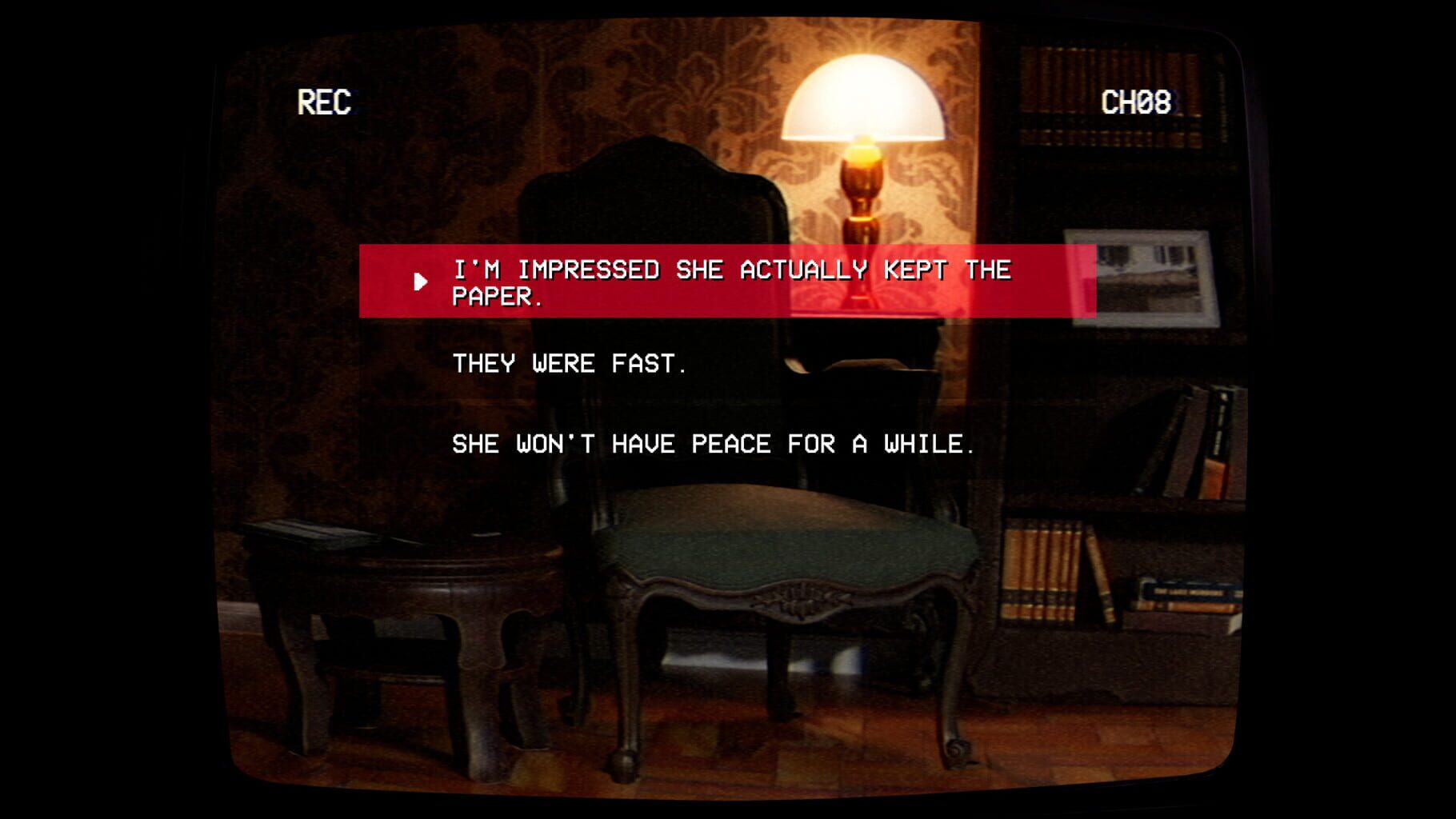Expand the dialogue choices list downward
This screenshot has height=819, width=1456.
pyautogui.click(x=712, y=445)
